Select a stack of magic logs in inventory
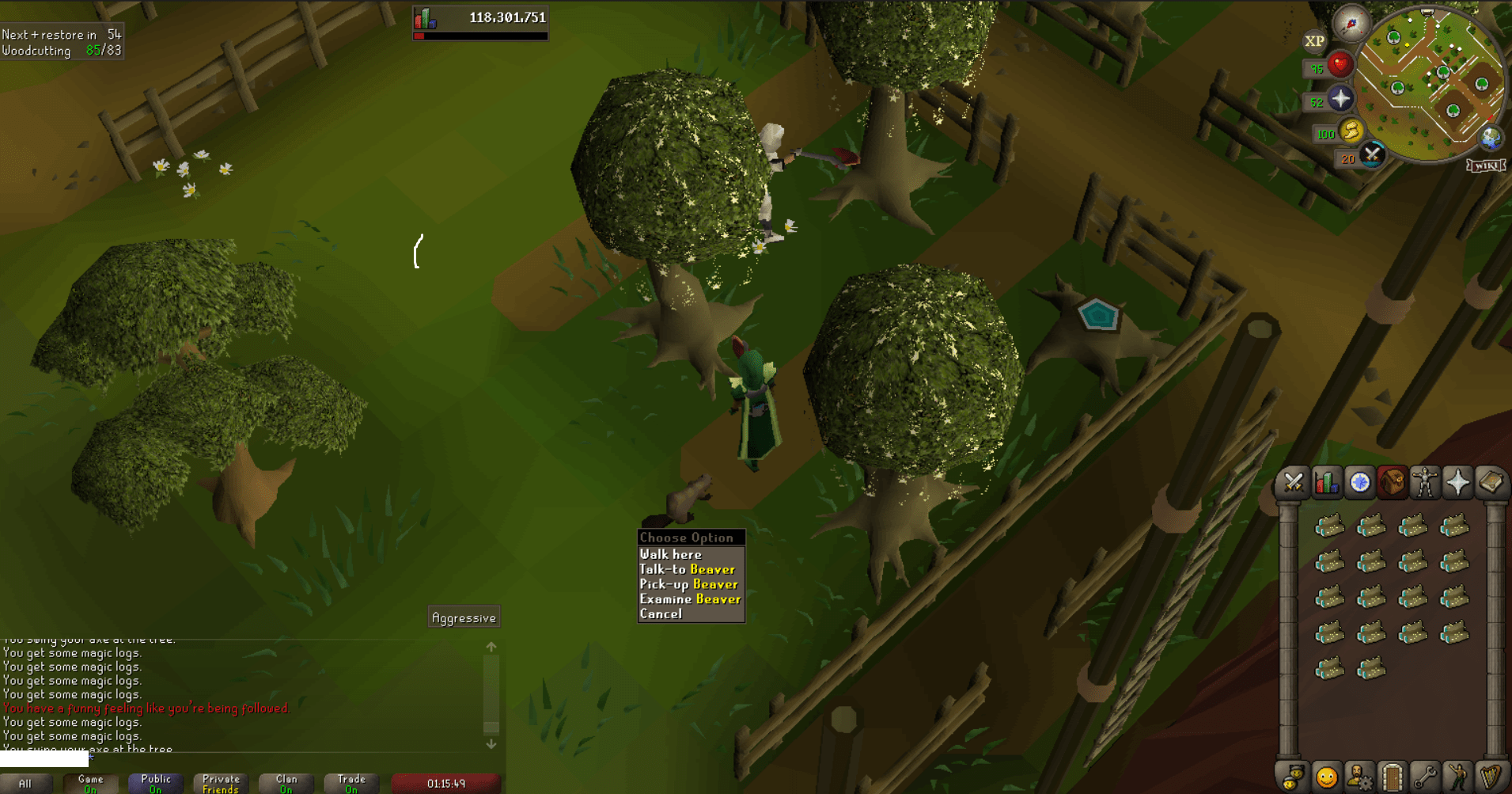This screenshot has height=794, width=1512. click(x=1329, y=526)
